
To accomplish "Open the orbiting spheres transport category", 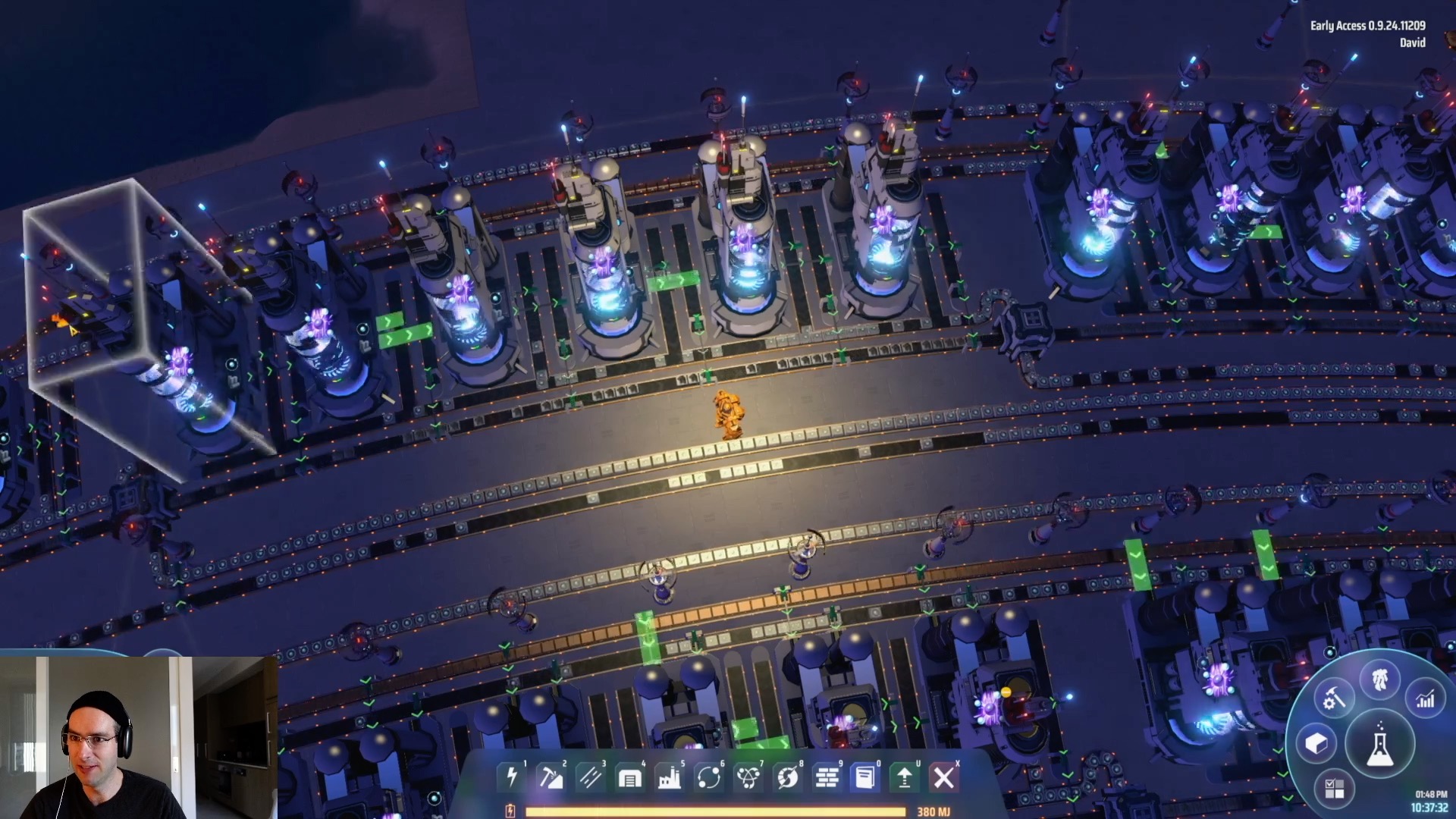I will [709, 777].
